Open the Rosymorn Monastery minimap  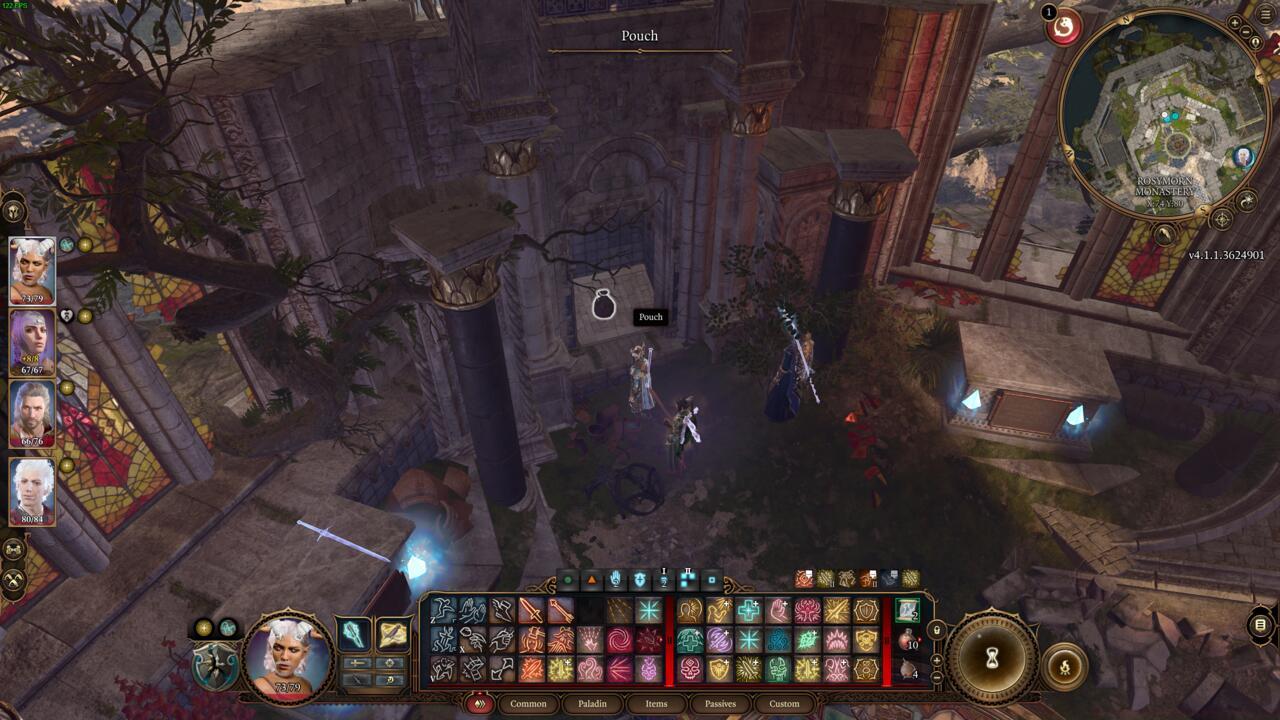[1170, 120]
